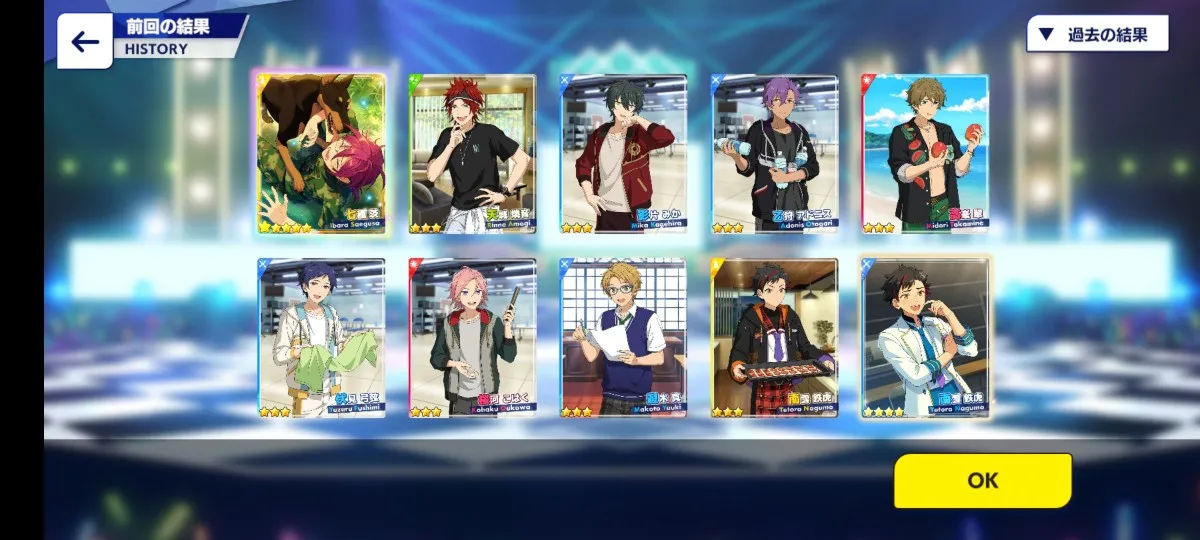
Task: View the Yuzuru Fushimi card
Action: click(321, 338)
